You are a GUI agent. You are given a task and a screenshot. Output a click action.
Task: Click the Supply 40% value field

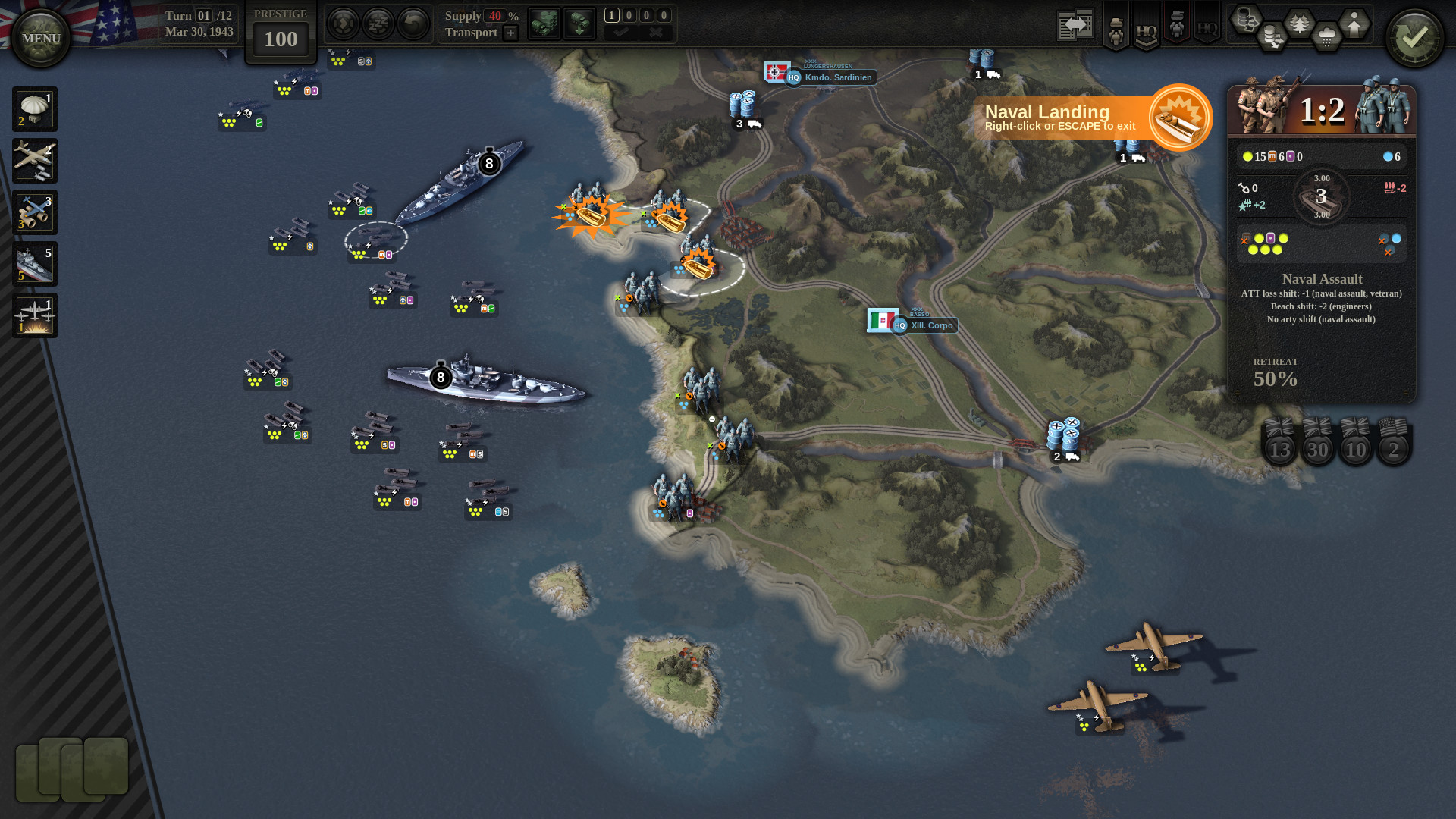pyautogui.click(x=495, y=16)
